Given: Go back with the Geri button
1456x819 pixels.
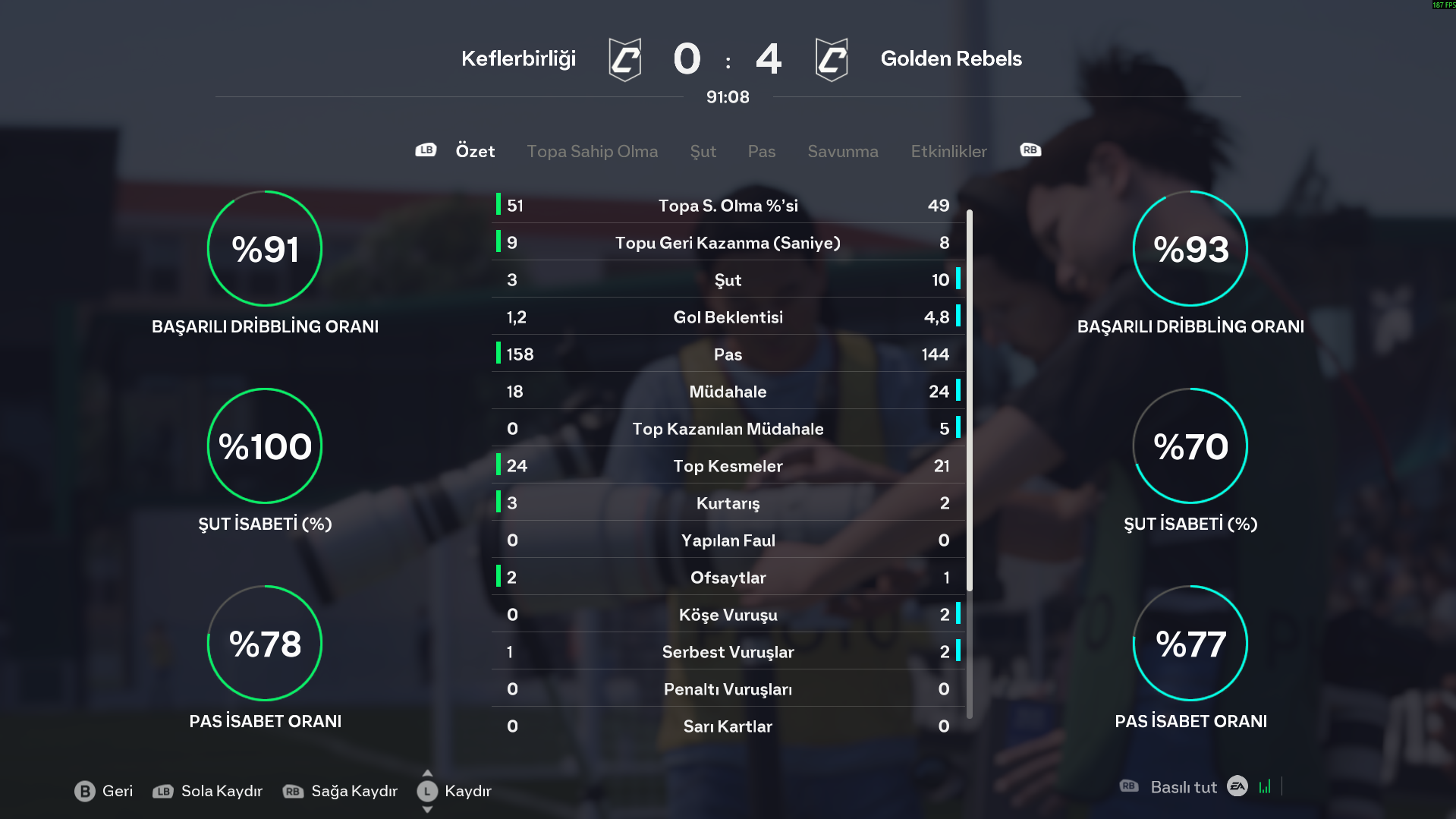Looking at the screenshot, I should click(104, 791).
